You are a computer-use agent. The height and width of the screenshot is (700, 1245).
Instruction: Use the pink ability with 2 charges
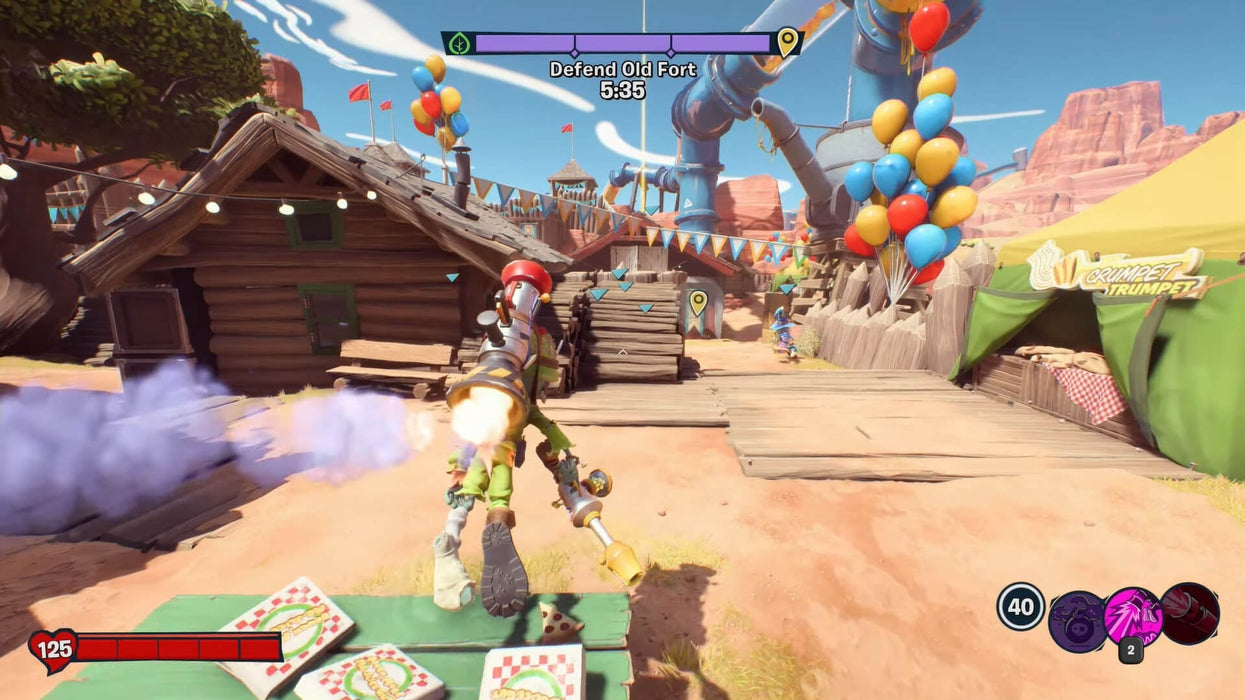[x=1132, y=615]
